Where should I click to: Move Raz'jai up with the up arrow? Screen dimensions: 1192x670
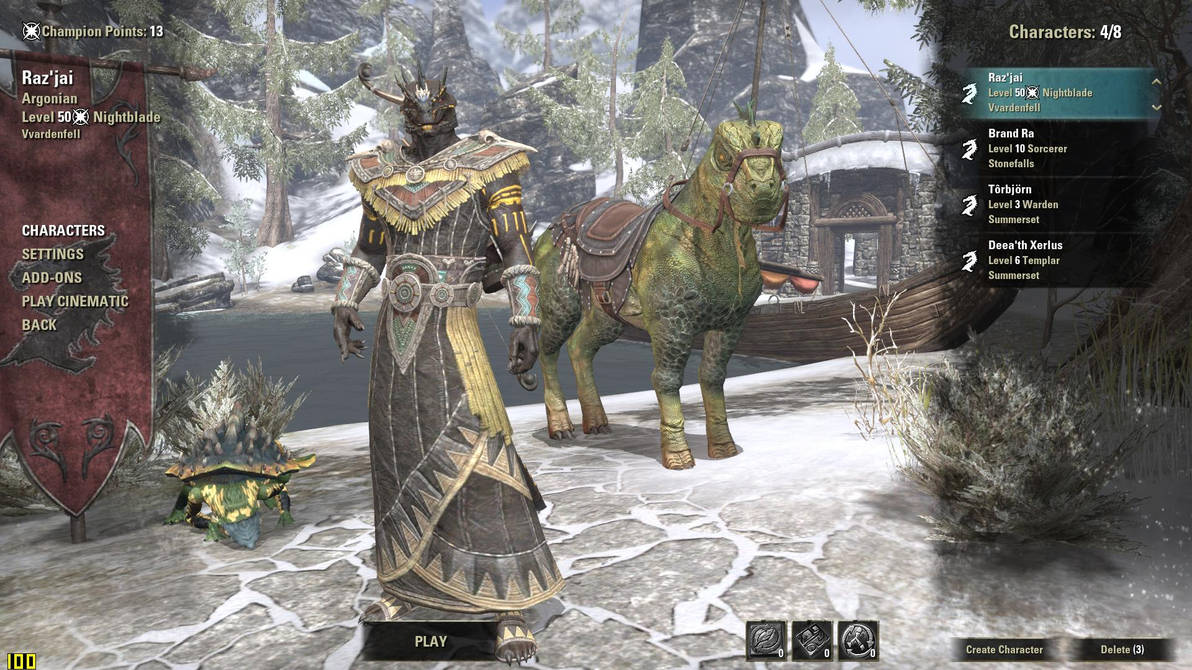pos(1156,82)
